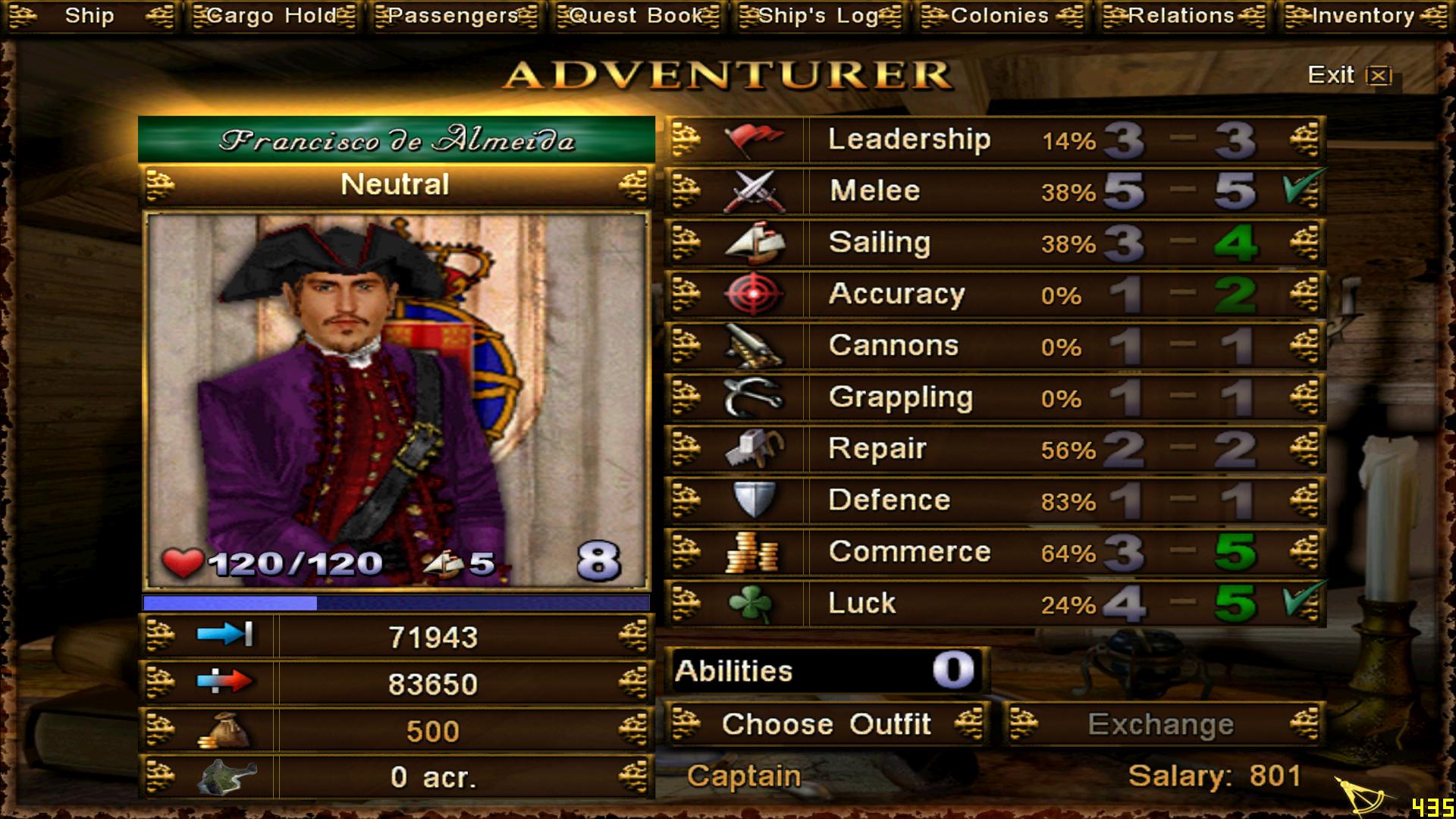Image resolution: width=1456 pixels, height=819 pixels.
Task: Click the Choose Outfit button
Action: (827, 724)
